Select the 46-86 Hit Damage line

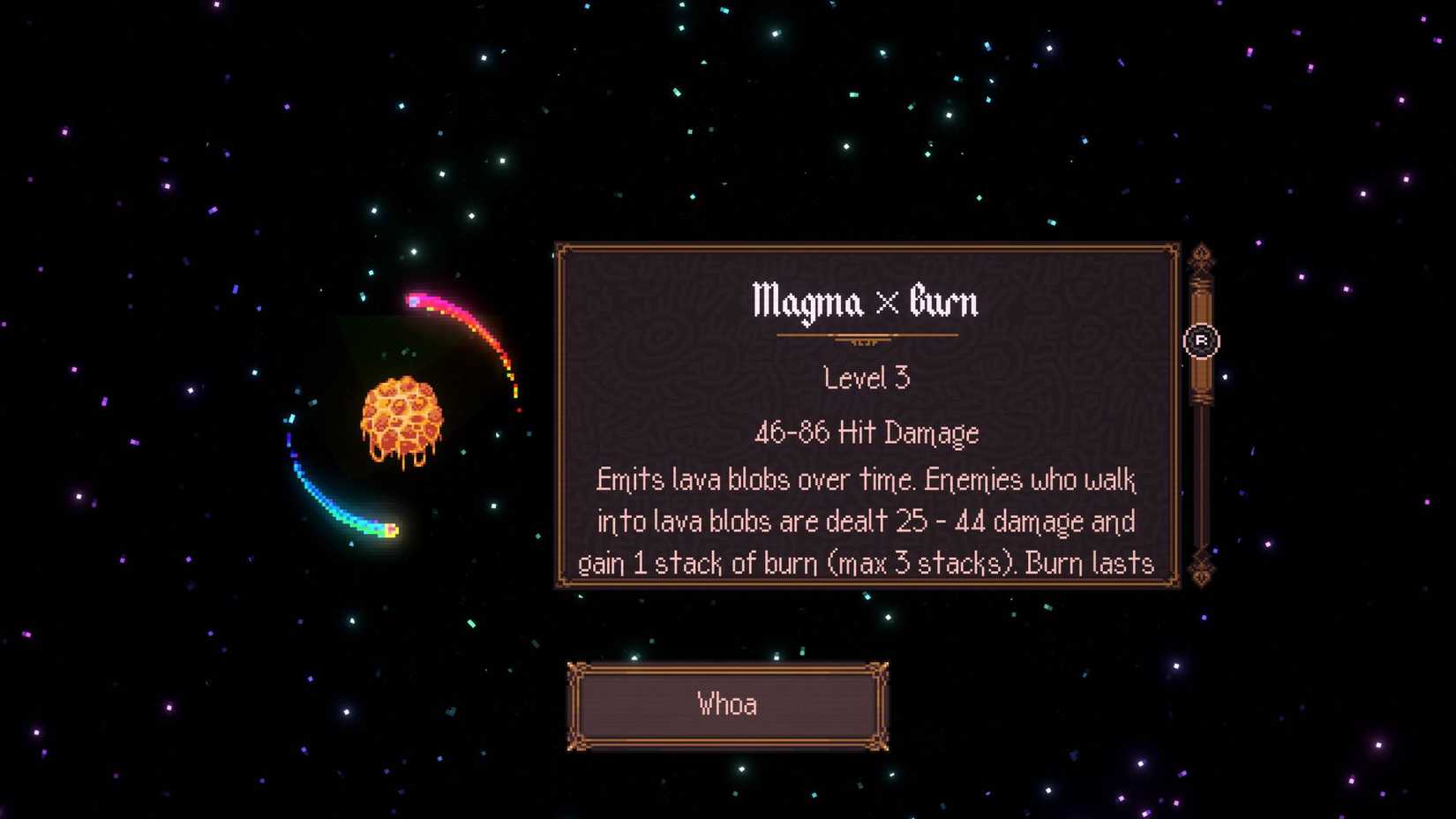click(866, 433)
